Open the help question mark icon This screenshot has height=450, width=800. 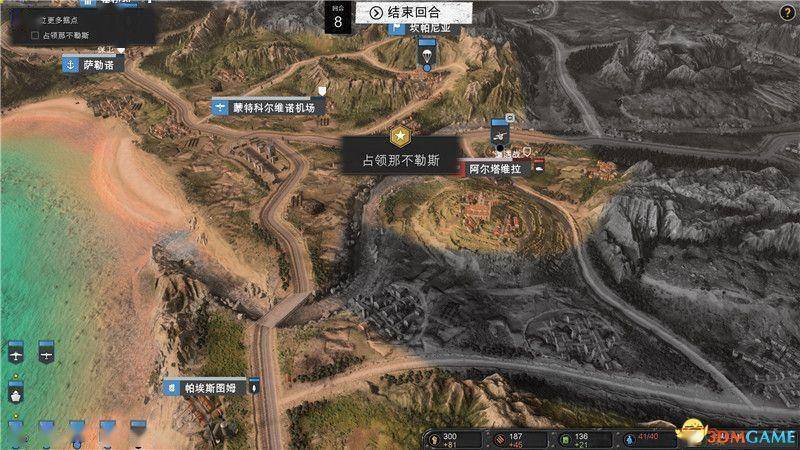tap(786, 11)
